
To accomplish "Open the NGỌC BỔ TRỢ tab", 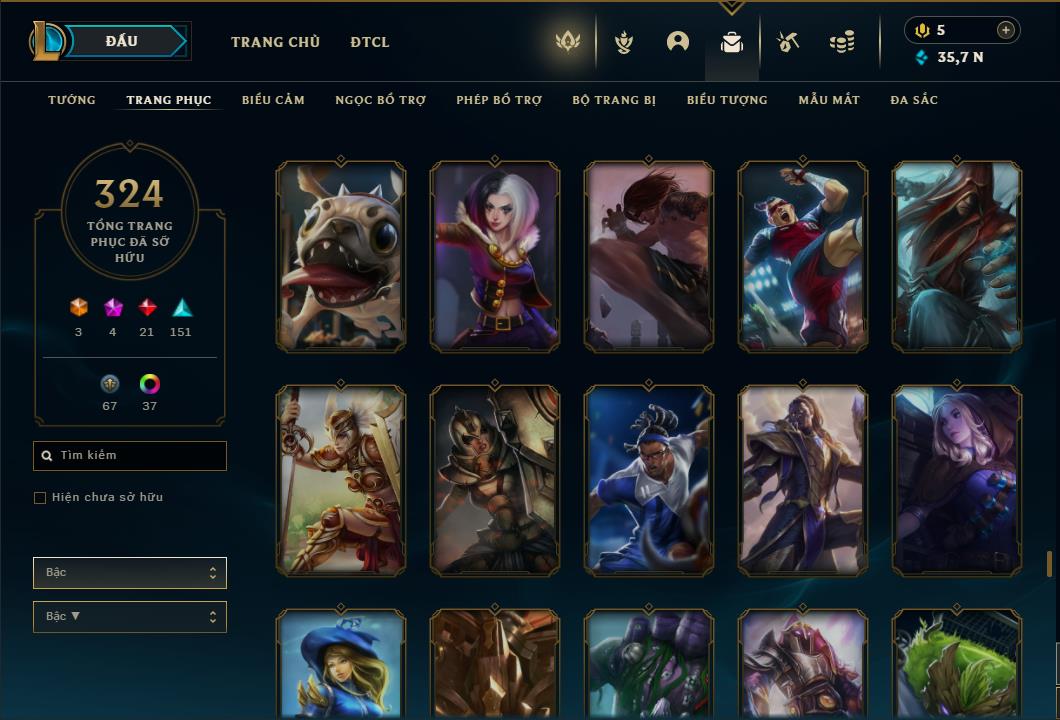I will tap(380, 100).
